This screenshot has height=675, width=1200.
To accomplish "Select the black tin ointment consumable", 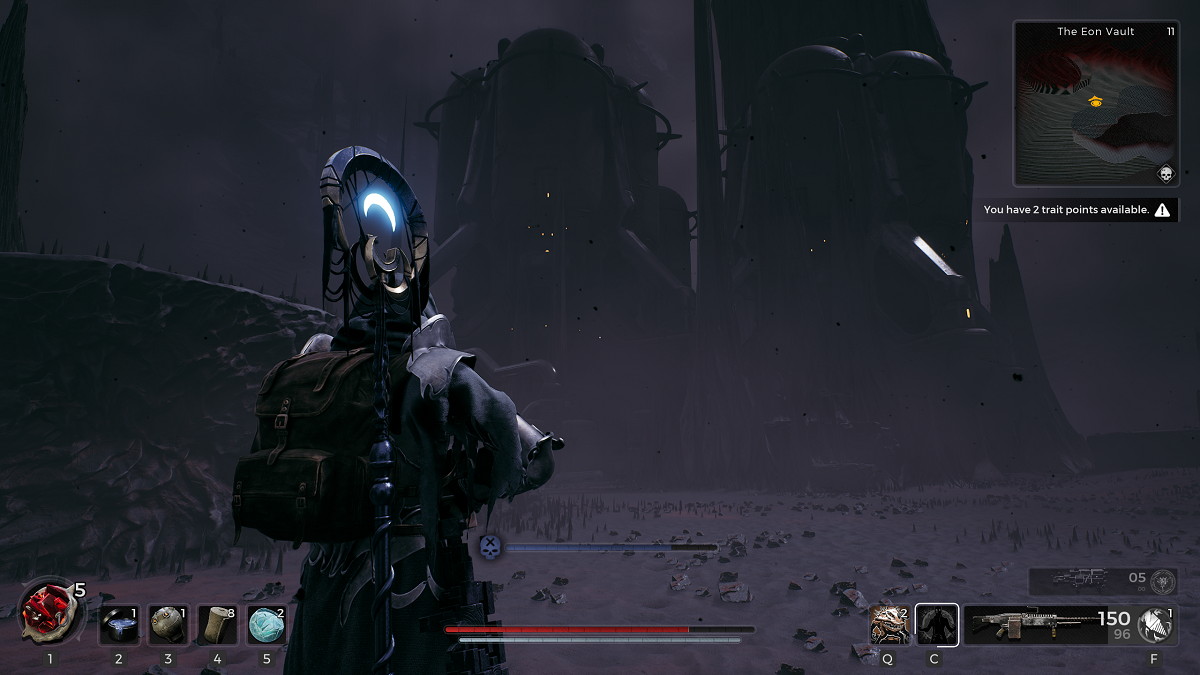I will (119, 625).
